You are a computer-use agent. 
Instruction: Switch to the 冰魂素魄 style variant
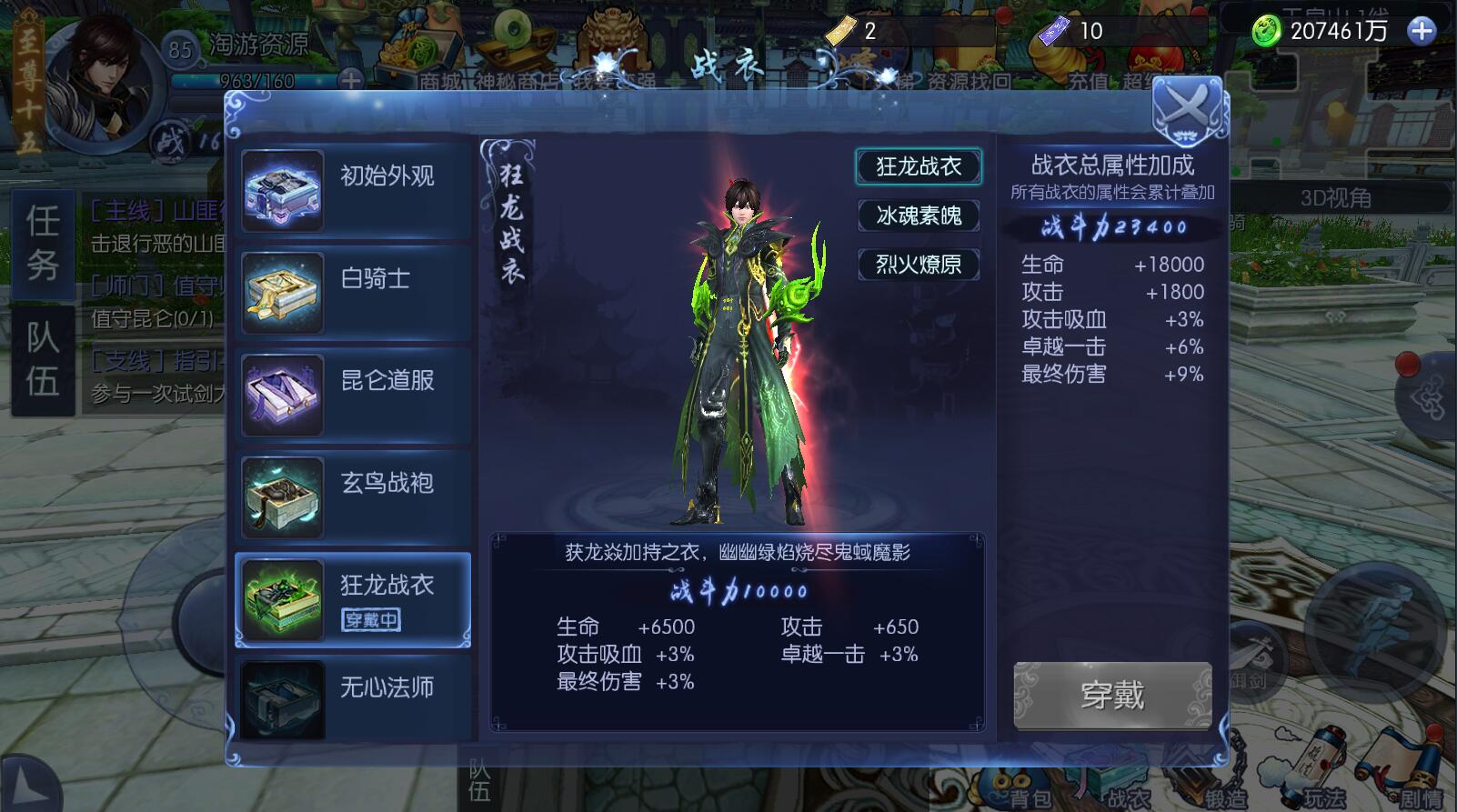tap(919, 216)
